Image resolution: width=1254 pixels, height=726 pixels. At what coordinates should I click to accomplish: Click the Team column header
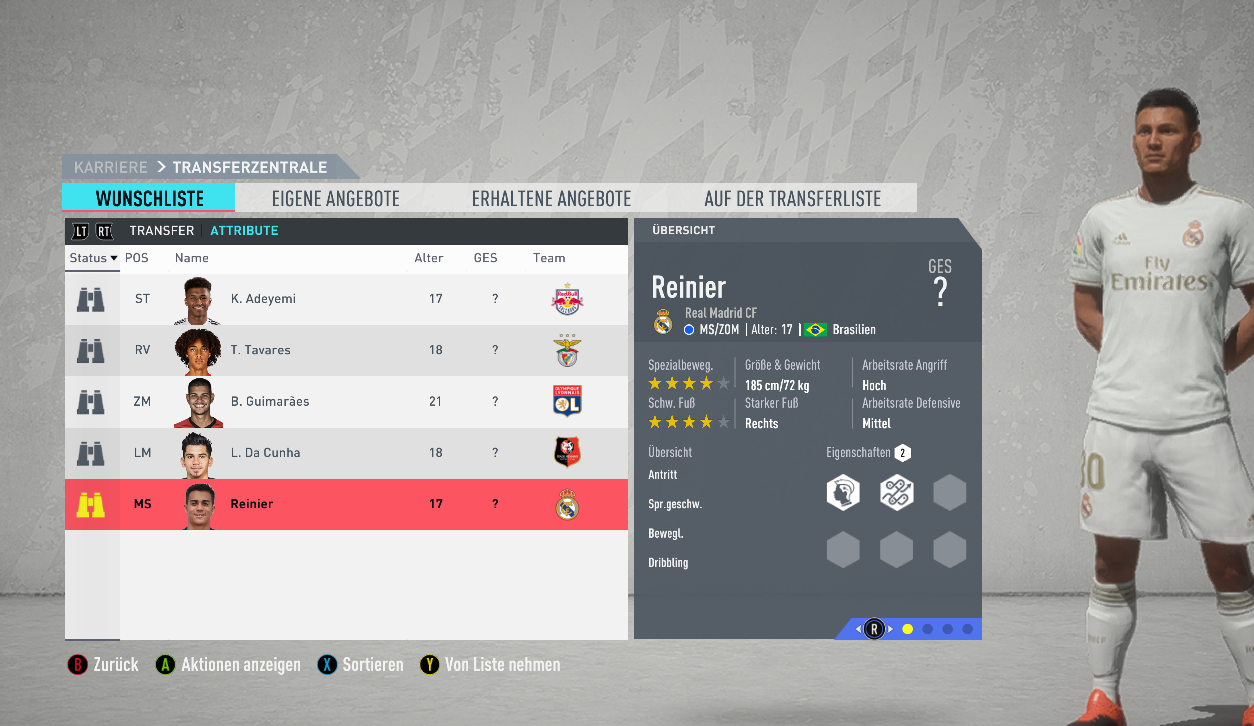click(x=549, y=258)
